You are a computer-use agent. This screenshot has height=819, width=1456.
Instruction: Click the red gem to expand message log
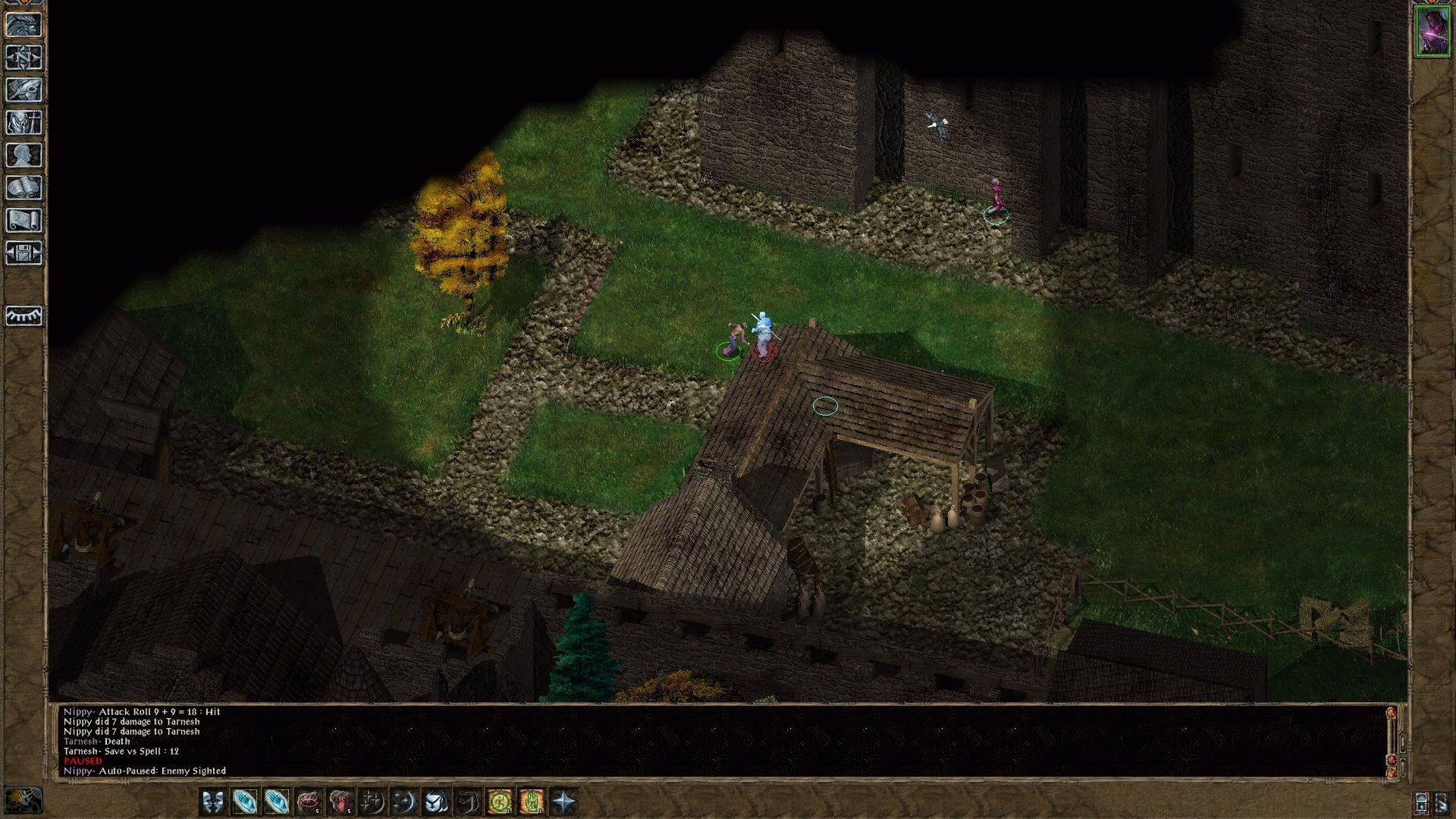(1391, 759)
